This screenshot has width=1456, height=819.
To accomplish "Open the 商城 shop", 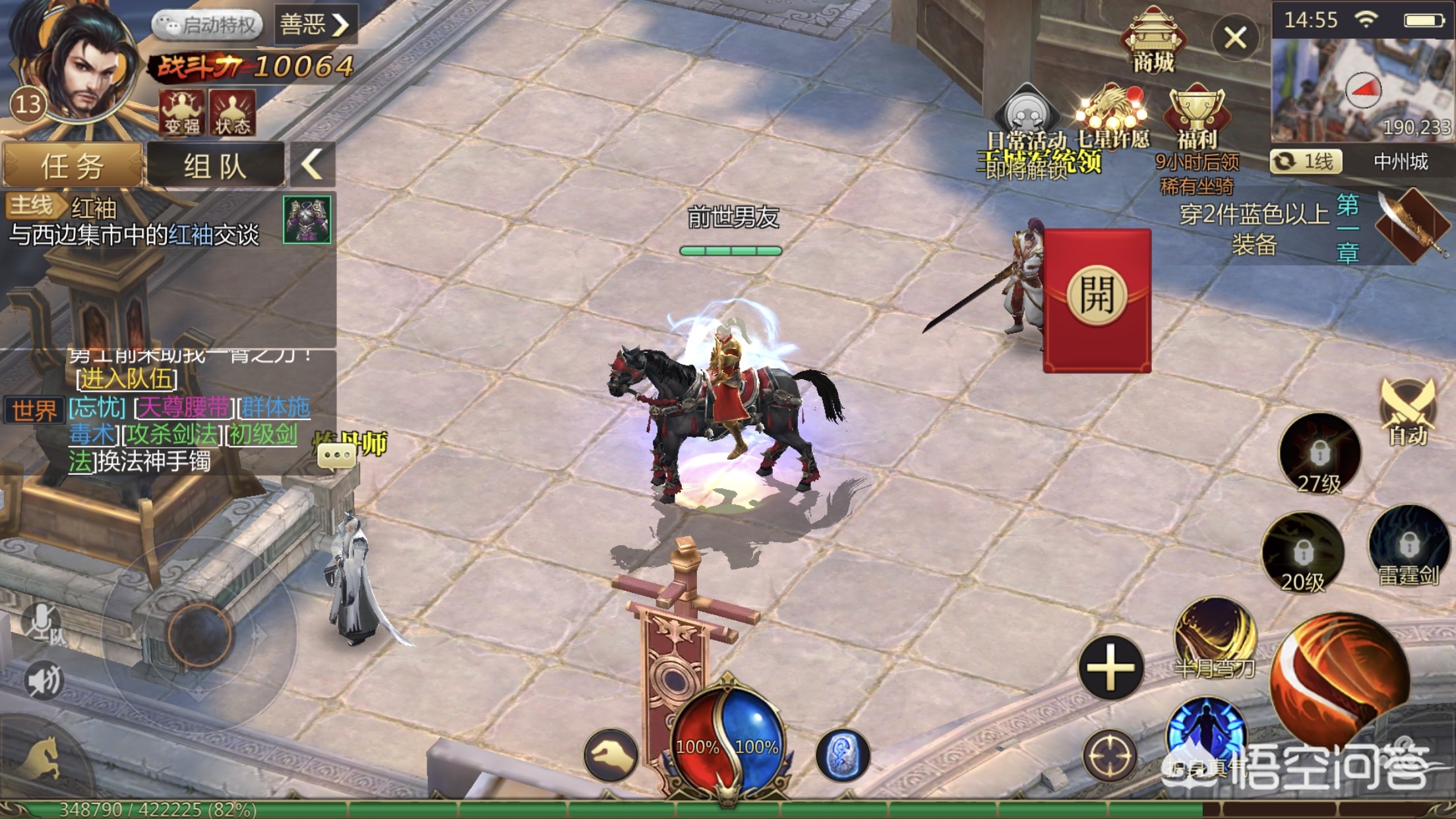I will [1153, 41].
